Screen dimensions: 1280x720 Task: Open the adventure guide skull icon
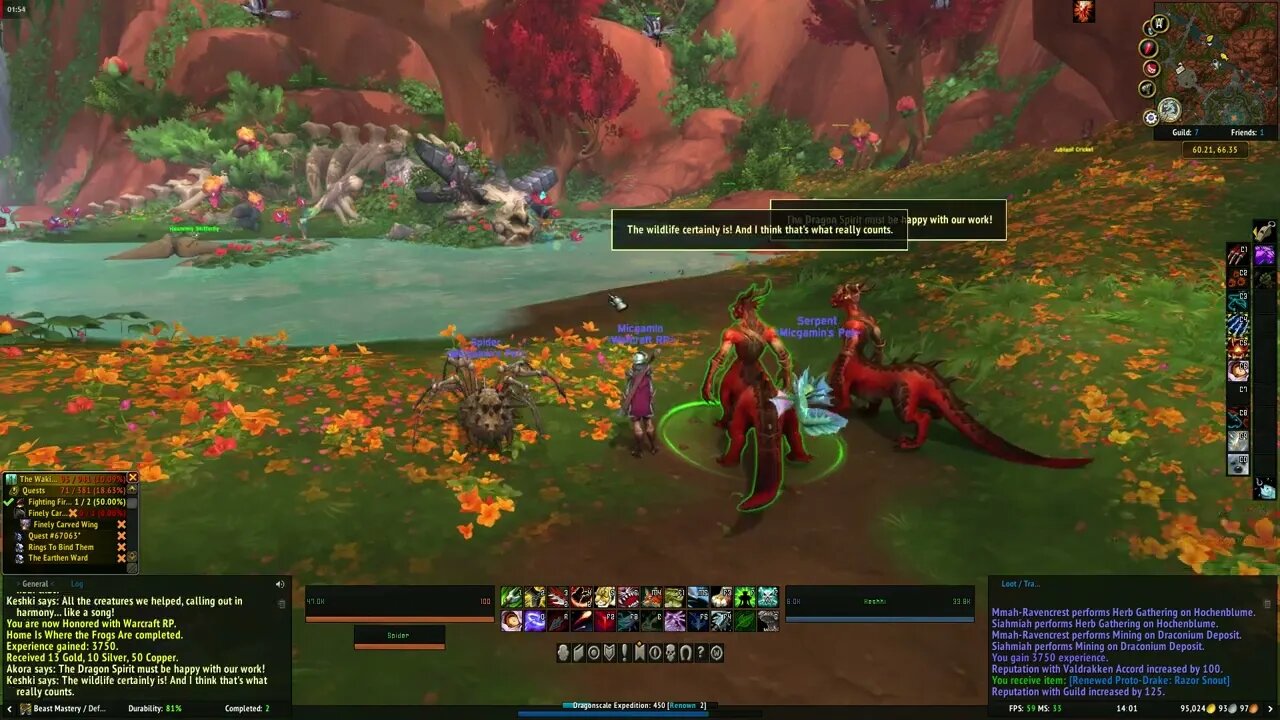[671, 653]
